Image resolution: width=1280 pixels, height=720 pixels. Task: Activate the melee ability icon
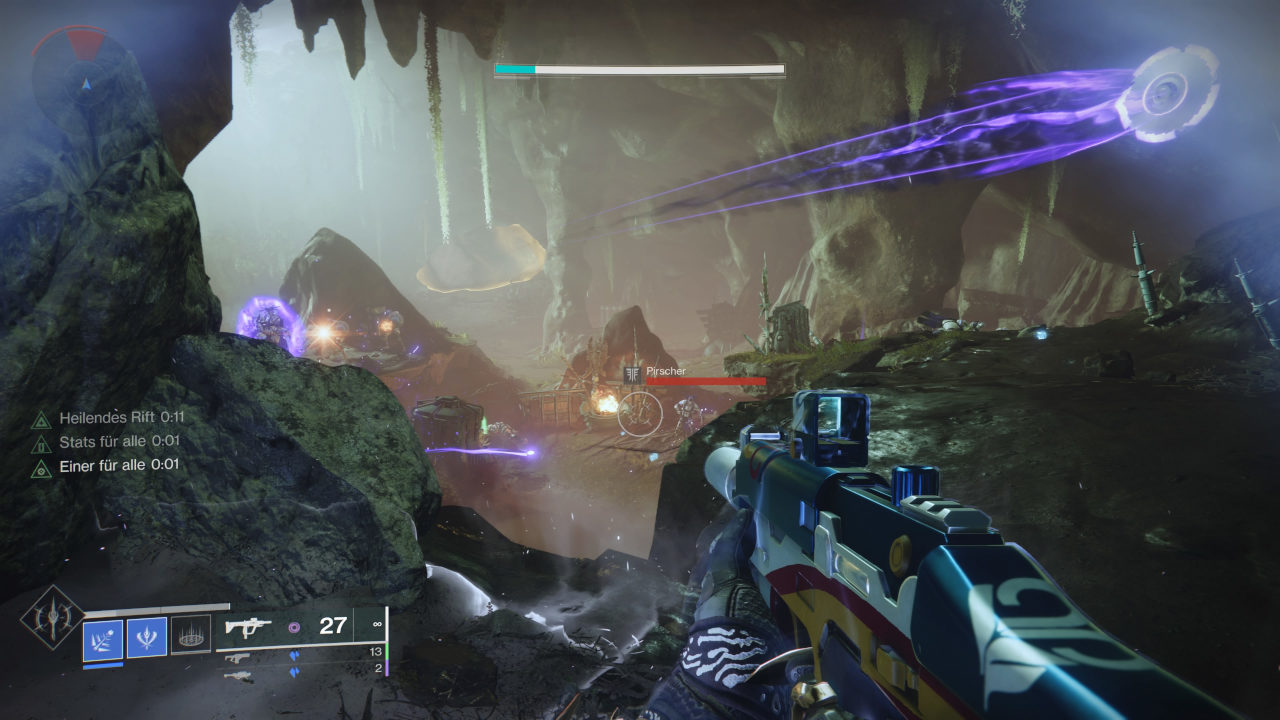(x=147, y=639)
